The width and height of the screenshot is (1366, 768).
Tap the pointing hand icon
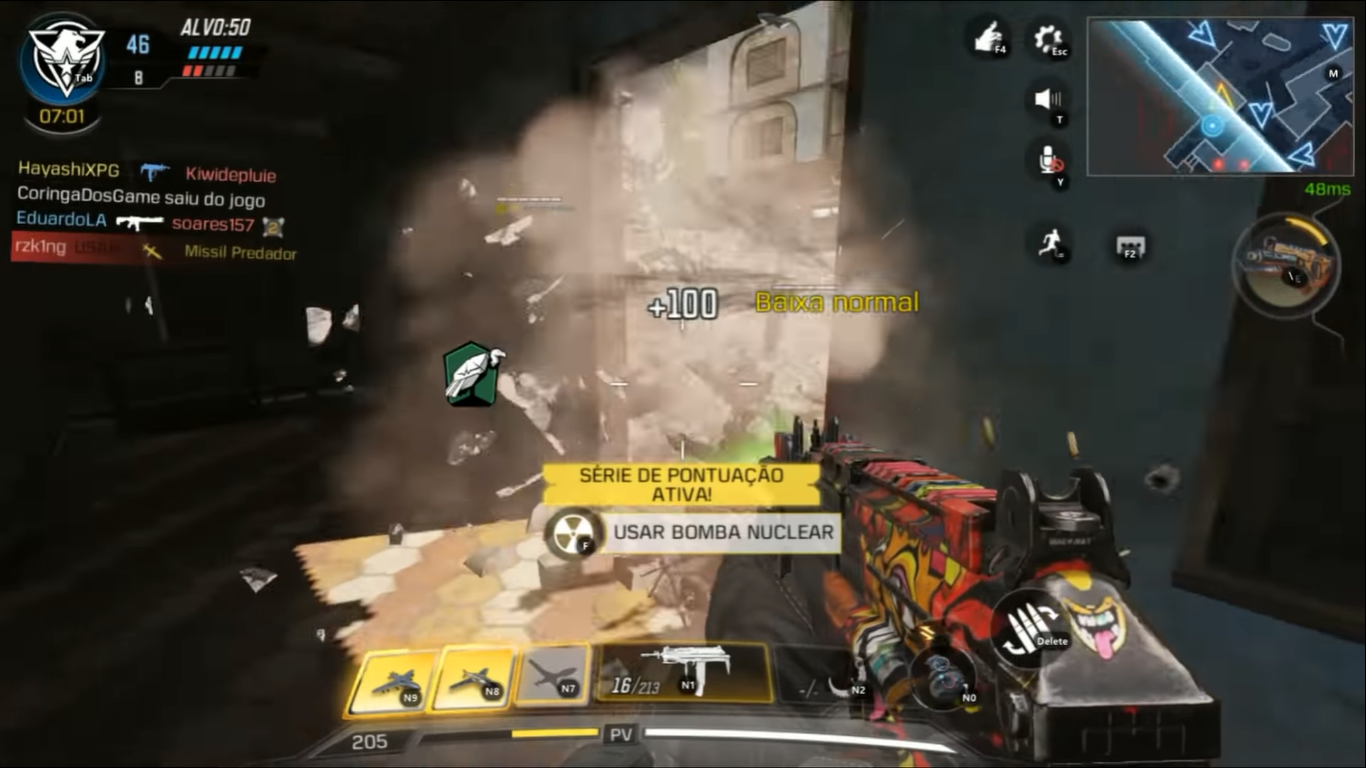[986, 38]
